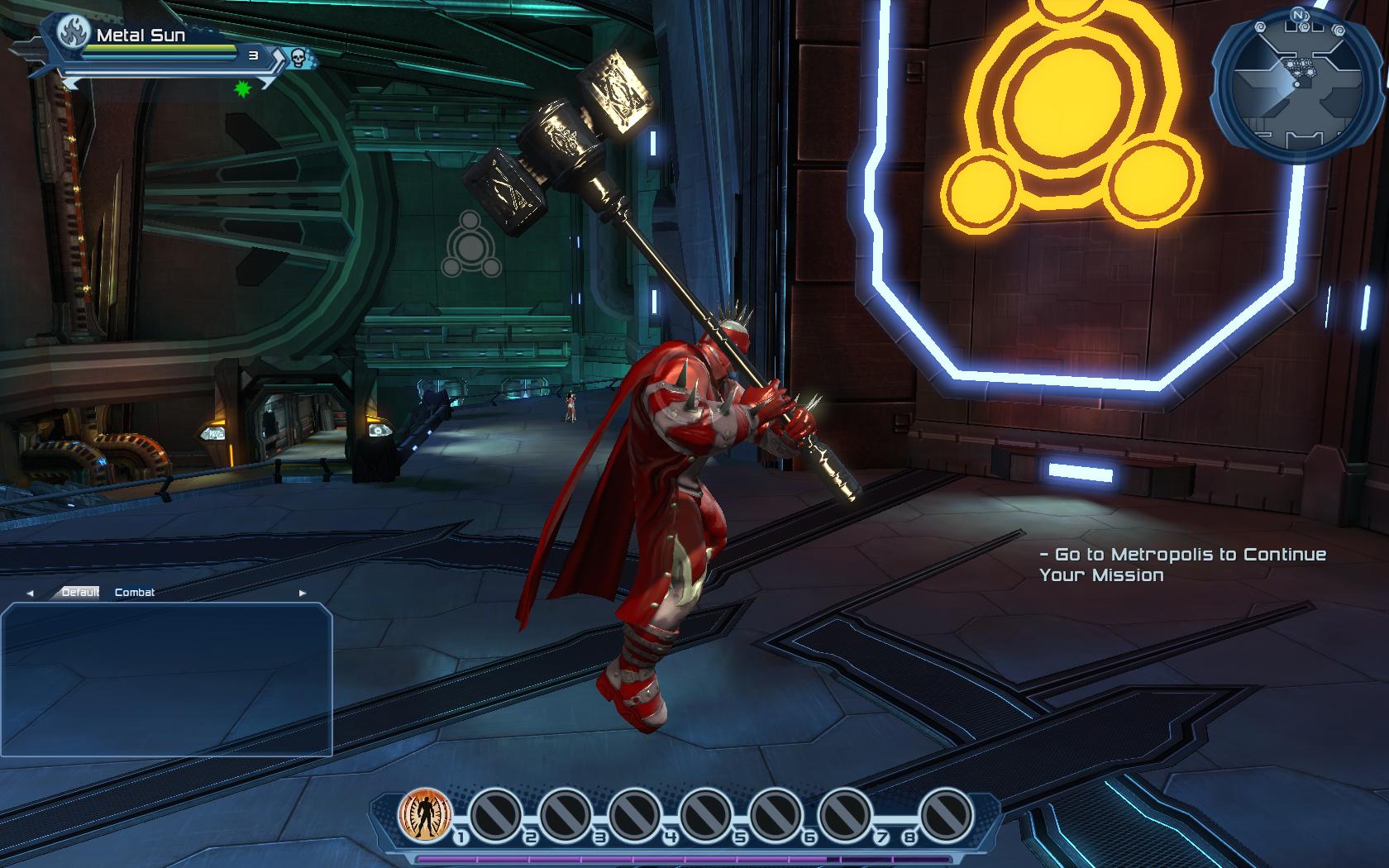Viewport: 1389px width, 868px height.
Task: Select the Default chat tab
Action: (80, 593)
